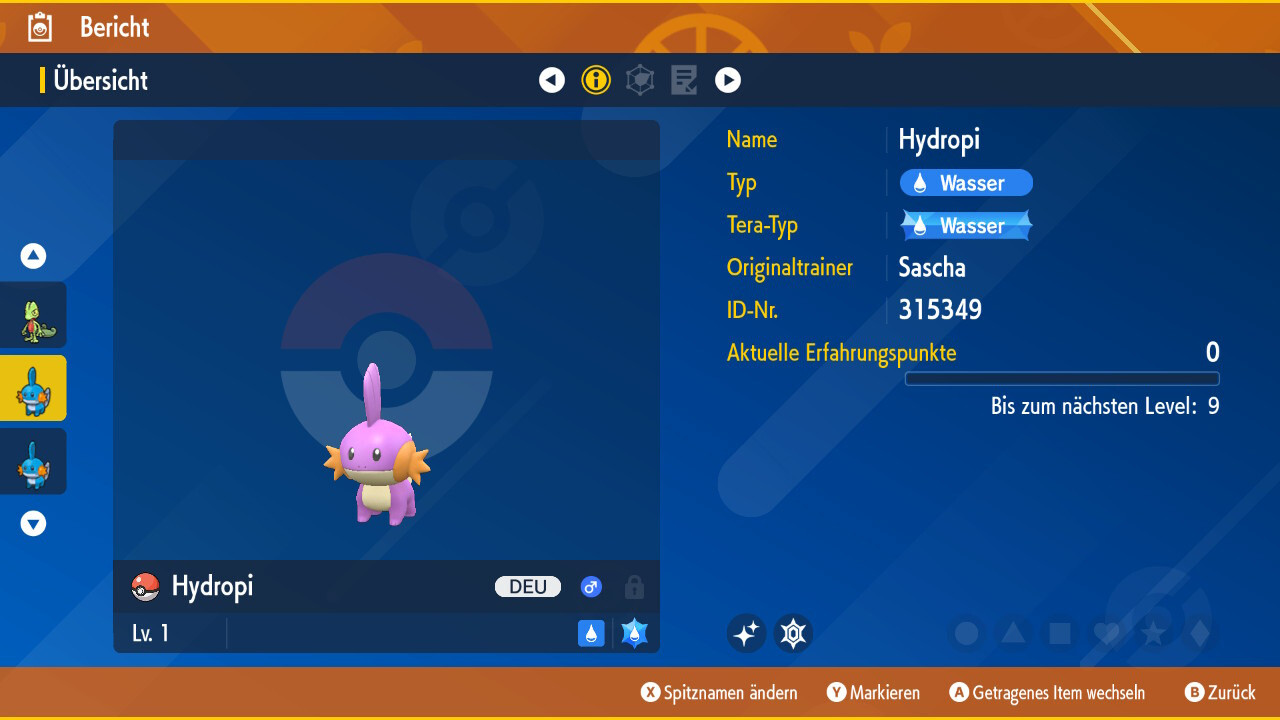This screenshot has width=1280, height=720.
Task: Select the Geckarbor thumbnail in the sidebar
Action: point(33,314)
